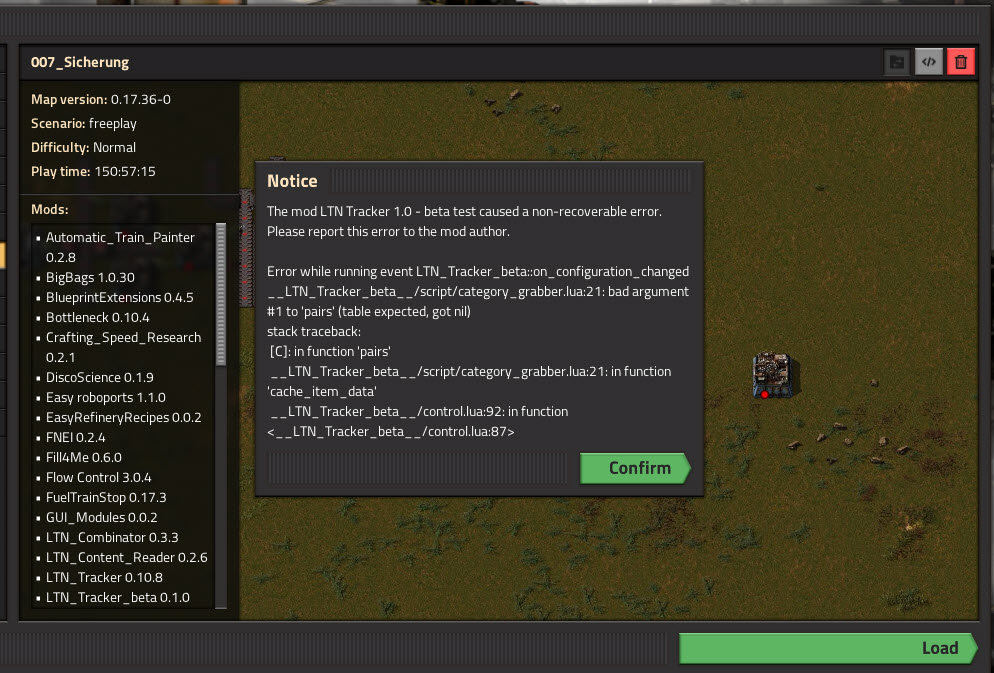994x673 pixels.
Task: Click the greyed-out folder icon button
Action: click(x=897, y=62)
